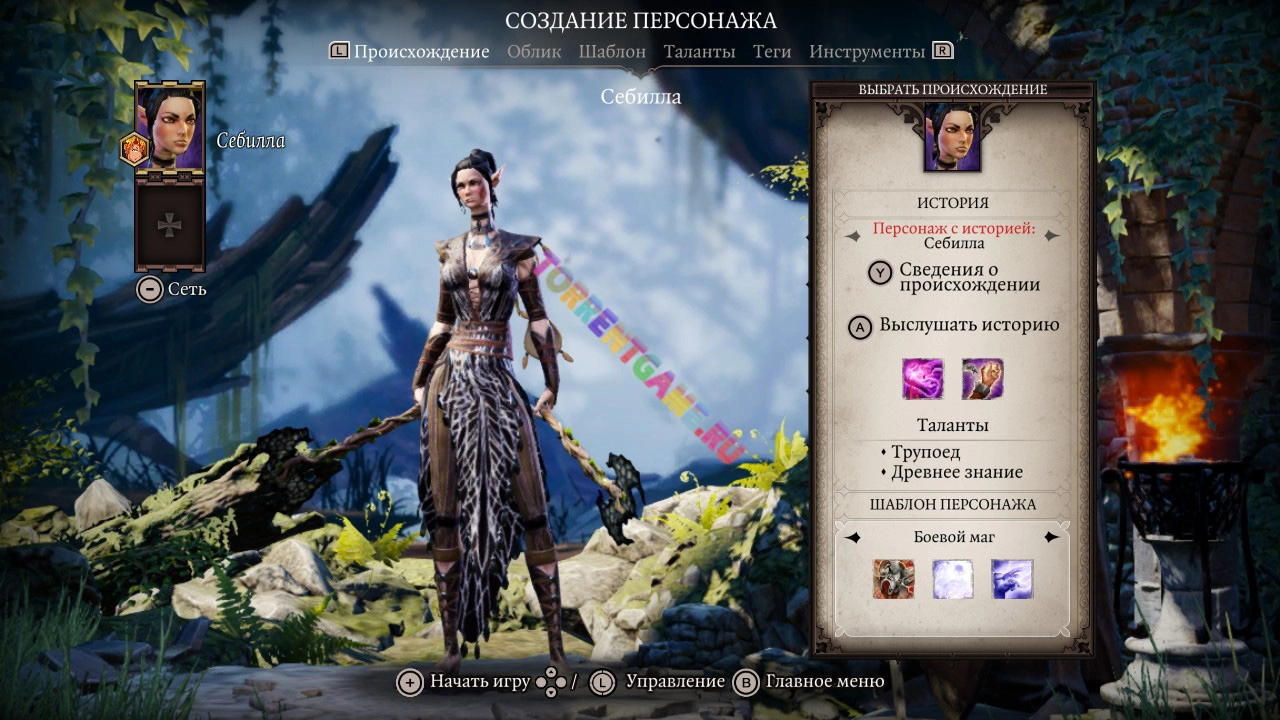
Task: Select the red armored warrior skill icon
Action: (893, 580)
